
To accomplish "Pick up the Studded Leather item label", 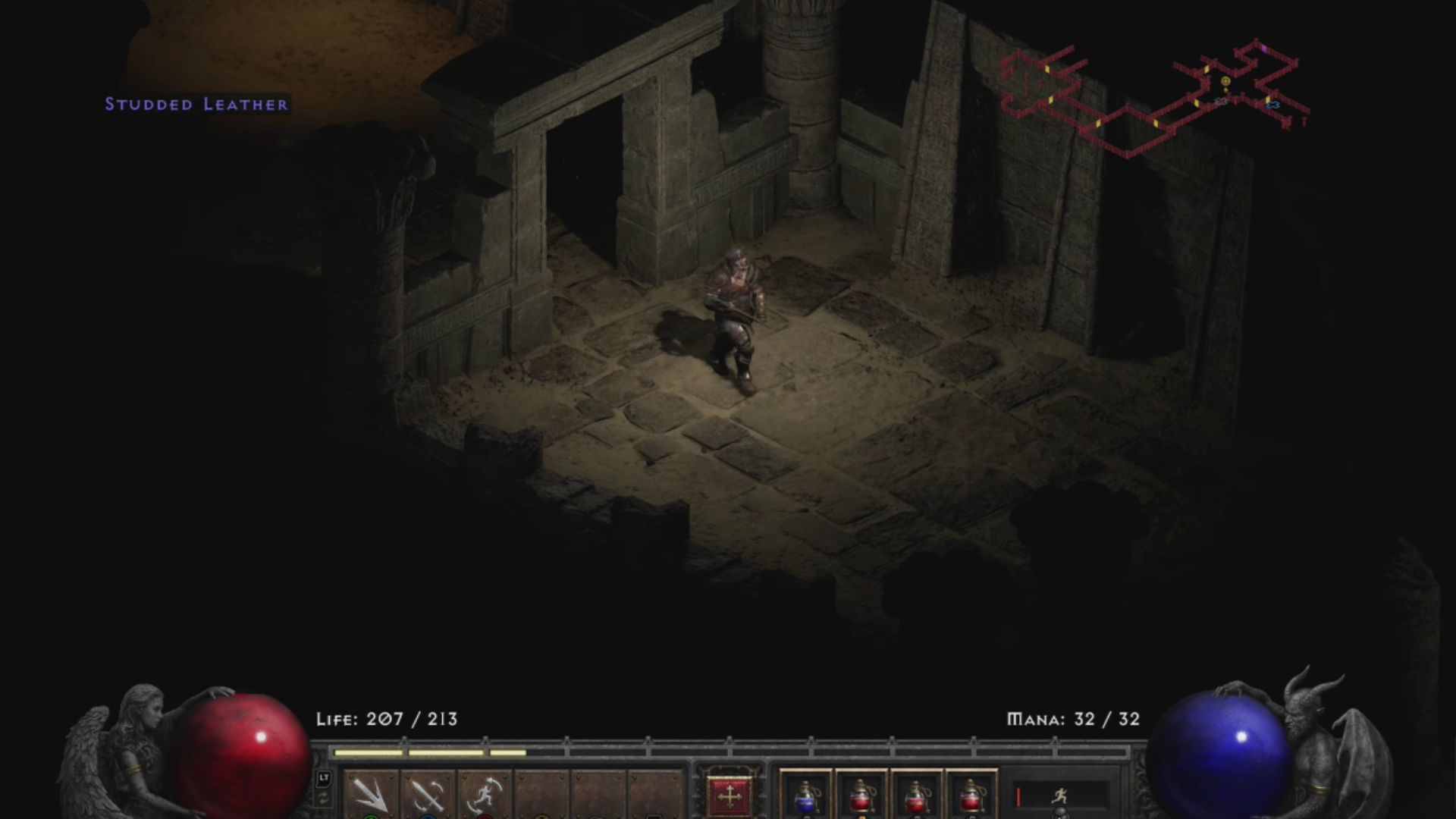I will (x=196, y=105).
